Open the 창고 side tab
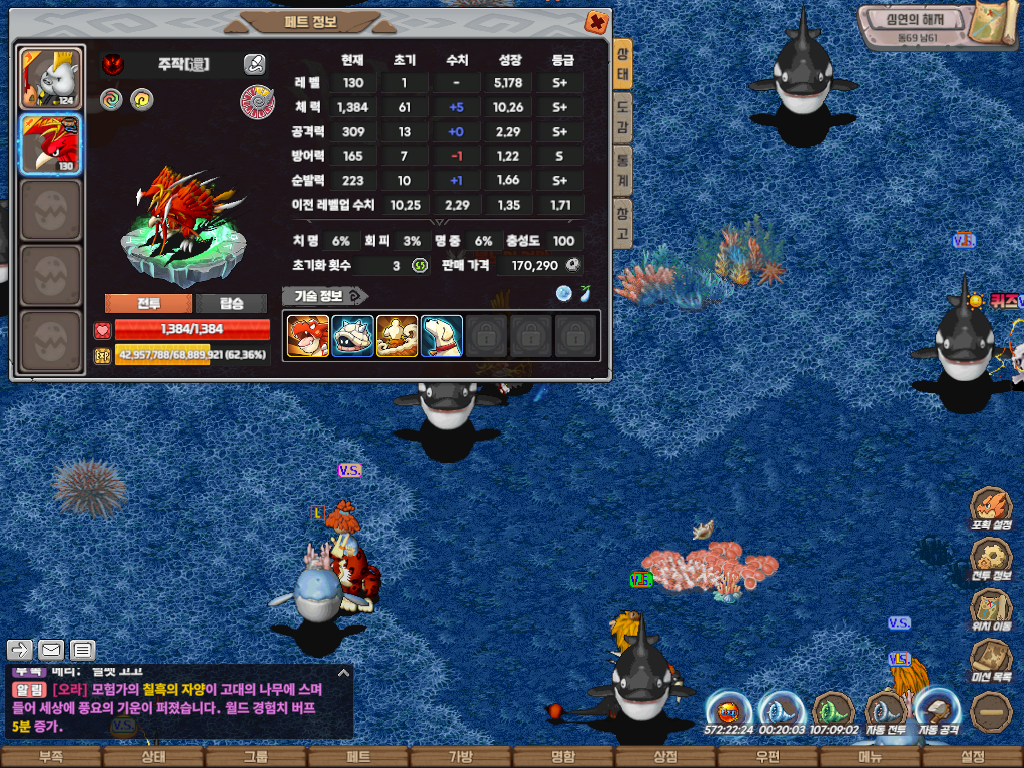 point(622,224)
